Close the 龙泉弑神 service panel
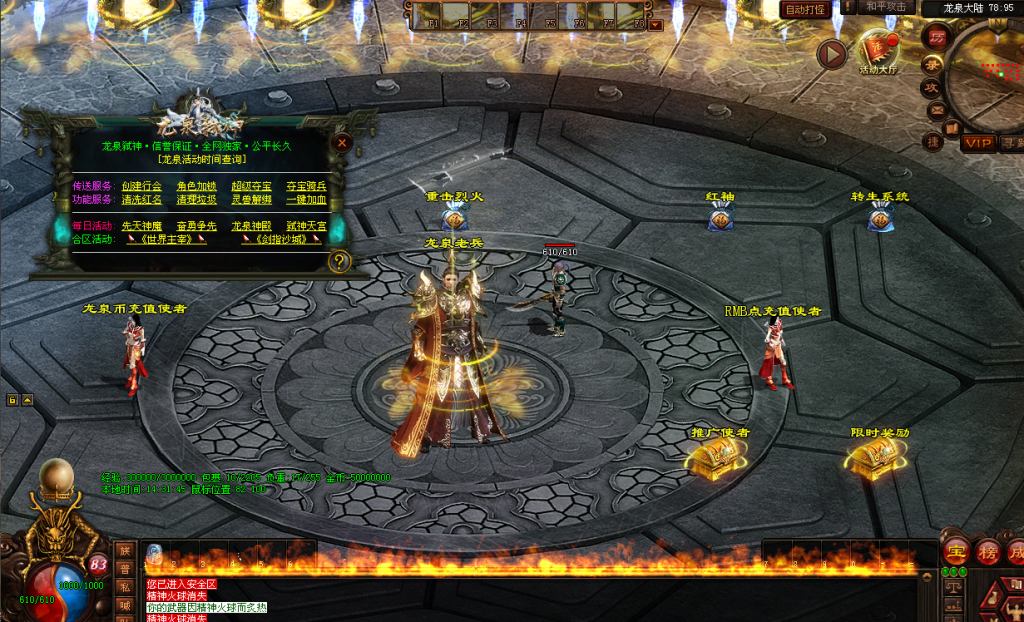Viewport: 1024px width, 622px height. click(x=342, y=143)
